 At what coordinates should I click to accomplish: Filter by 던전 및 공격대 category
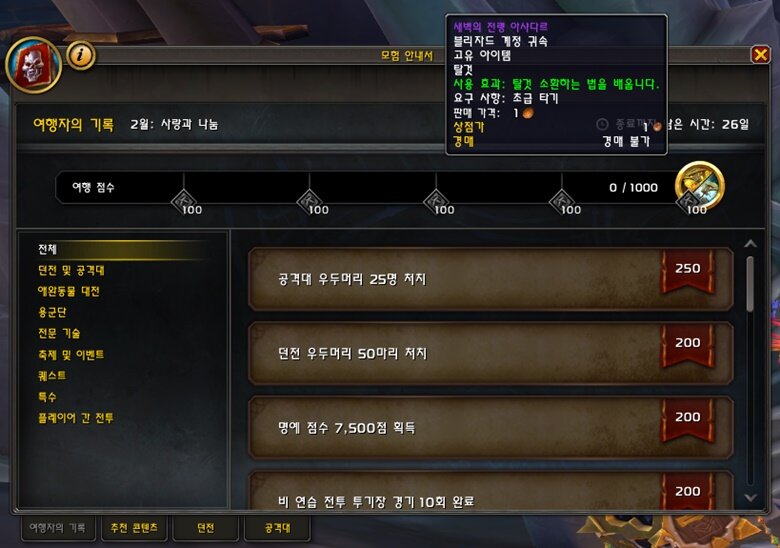click(70, 270)
